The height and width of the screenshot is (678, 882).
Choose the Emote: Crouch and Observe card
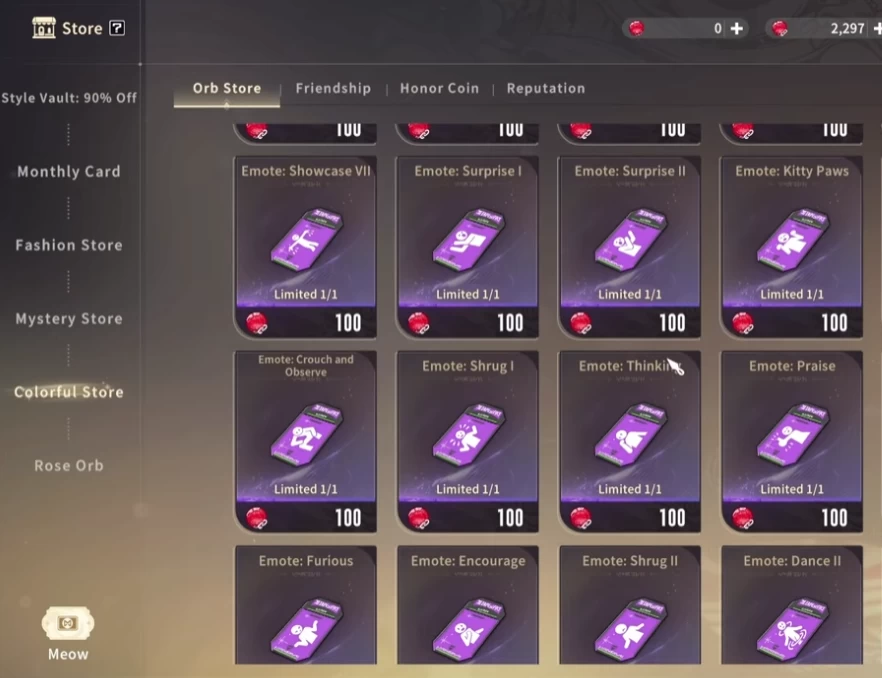click(x=306, y=440)
